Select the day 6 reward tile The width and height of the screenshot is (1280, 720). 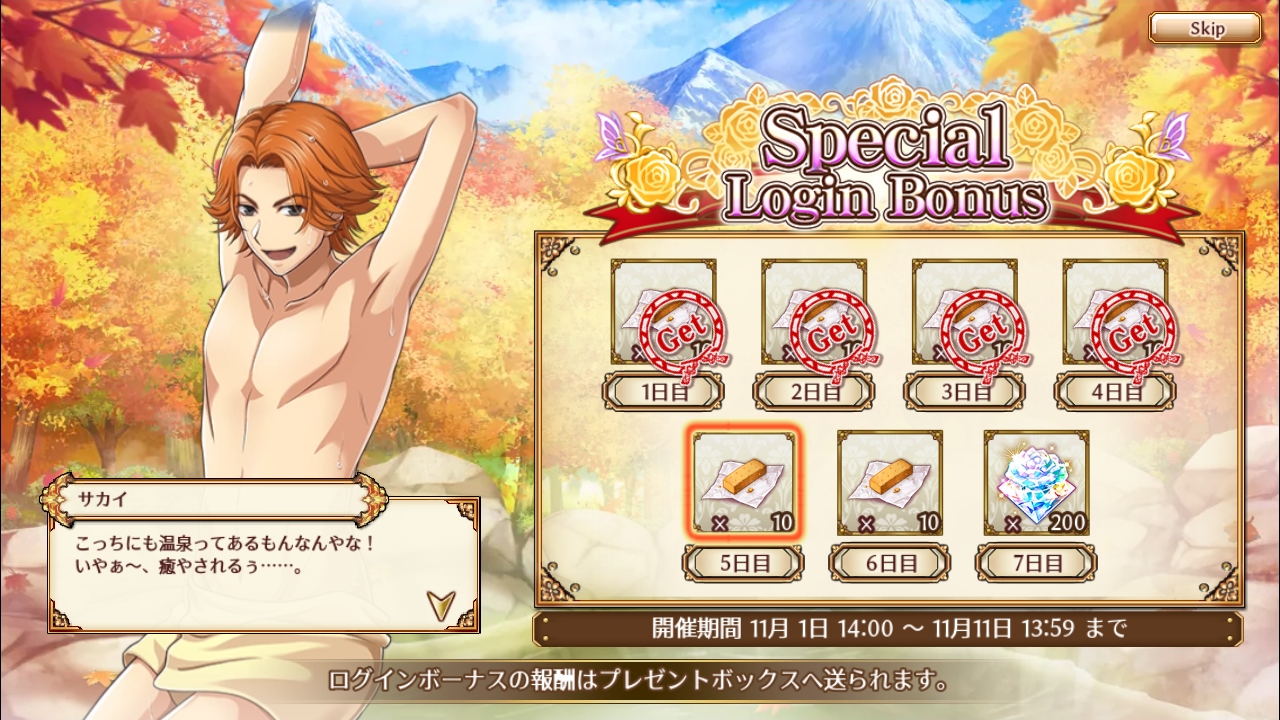[x=889, y=483]
